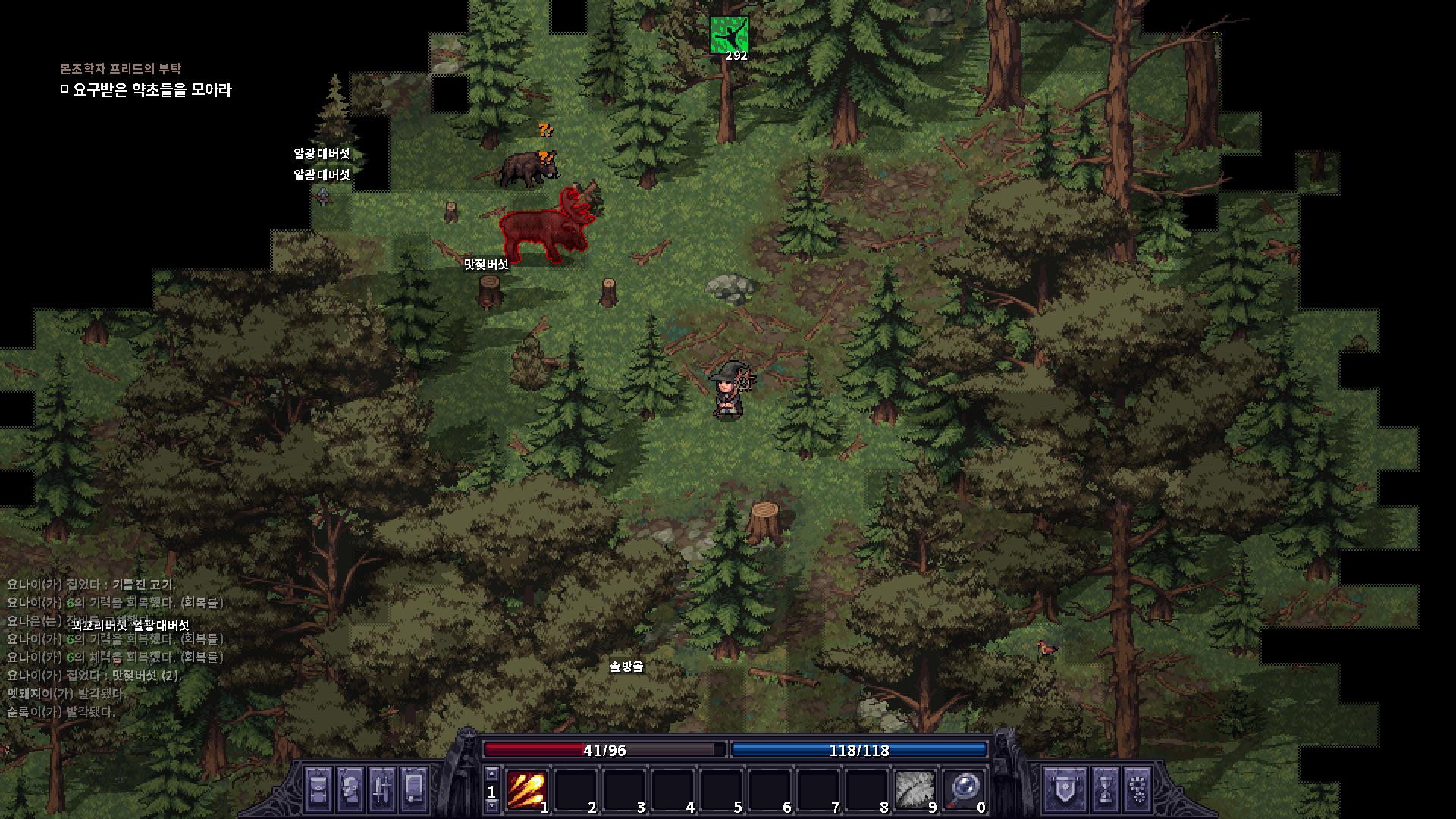Open the crossed swords skills button
The image size is (1456, 819).
coord(382,789)
